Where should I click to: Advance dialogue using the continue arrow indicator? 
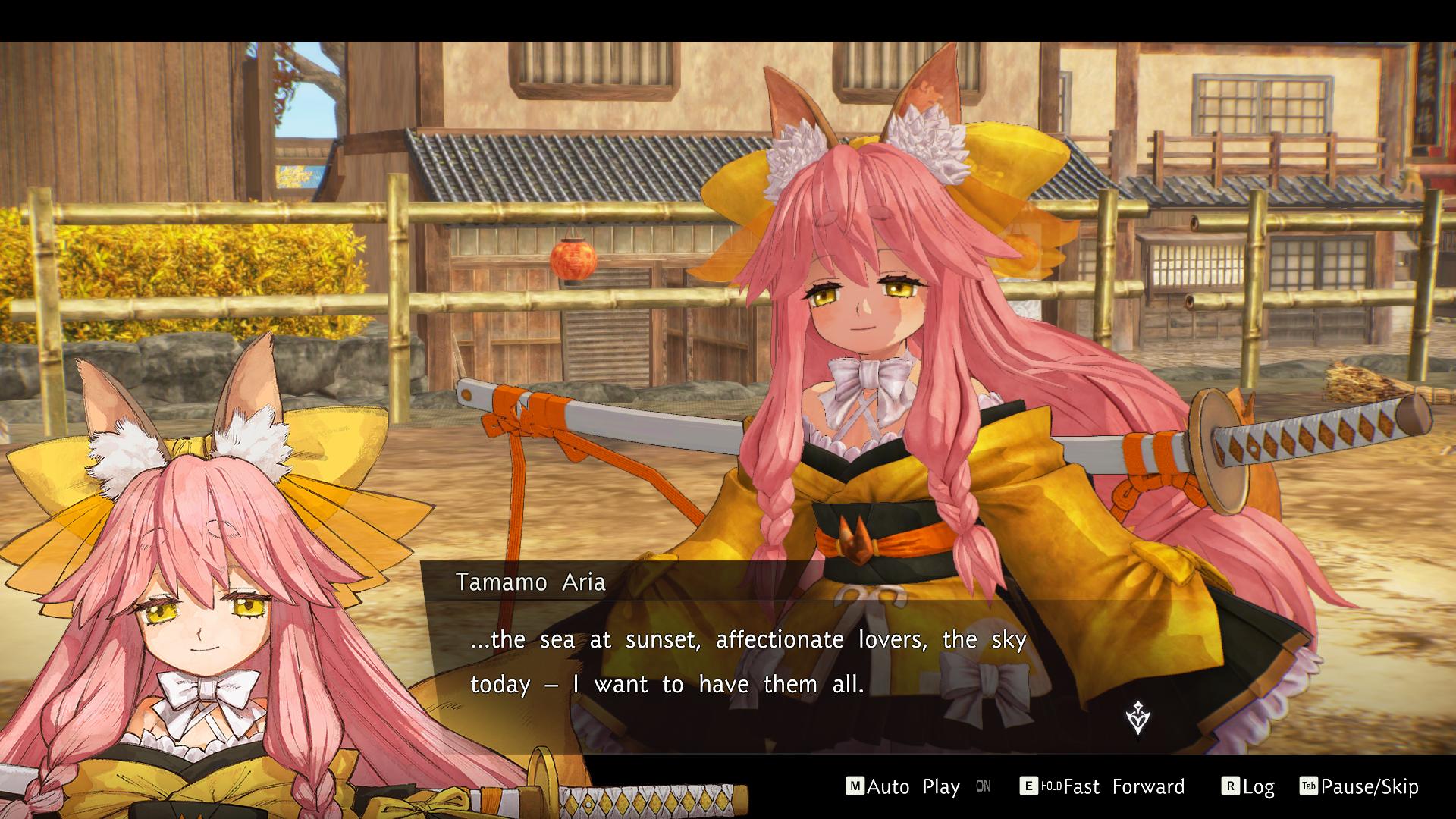pos(1137,717)
